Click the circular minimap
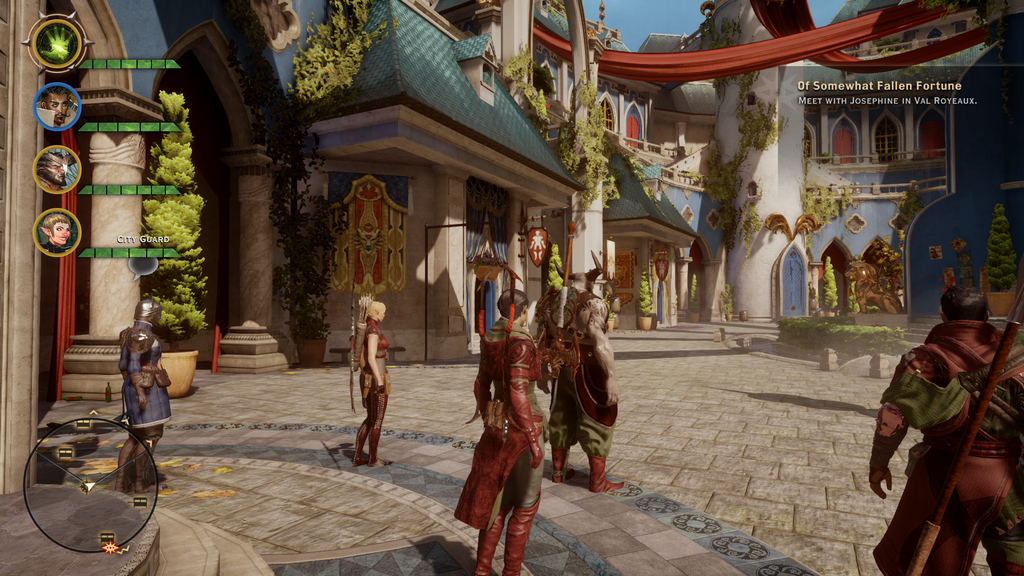Viewport: 1024px width, 576px height. click(90, 484)
